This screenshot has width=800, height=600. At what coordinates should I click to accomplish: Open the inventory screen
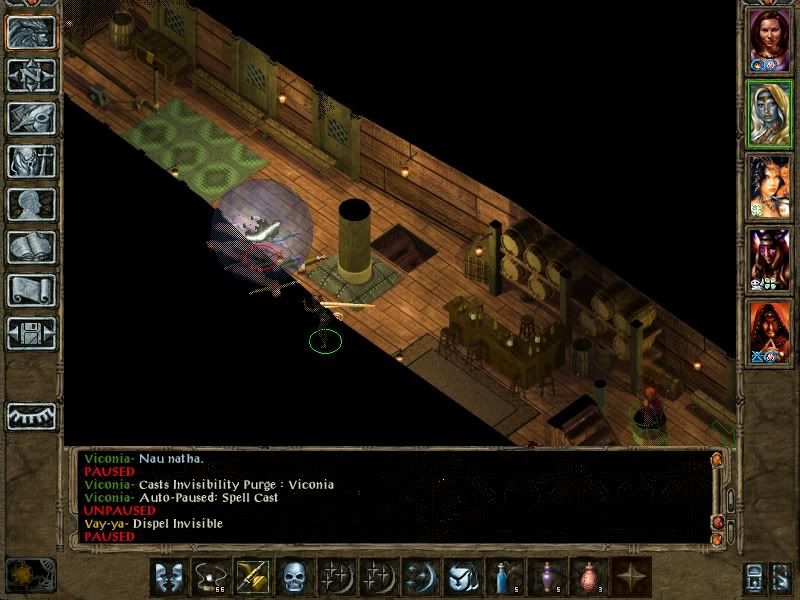(x=31, y=161)
